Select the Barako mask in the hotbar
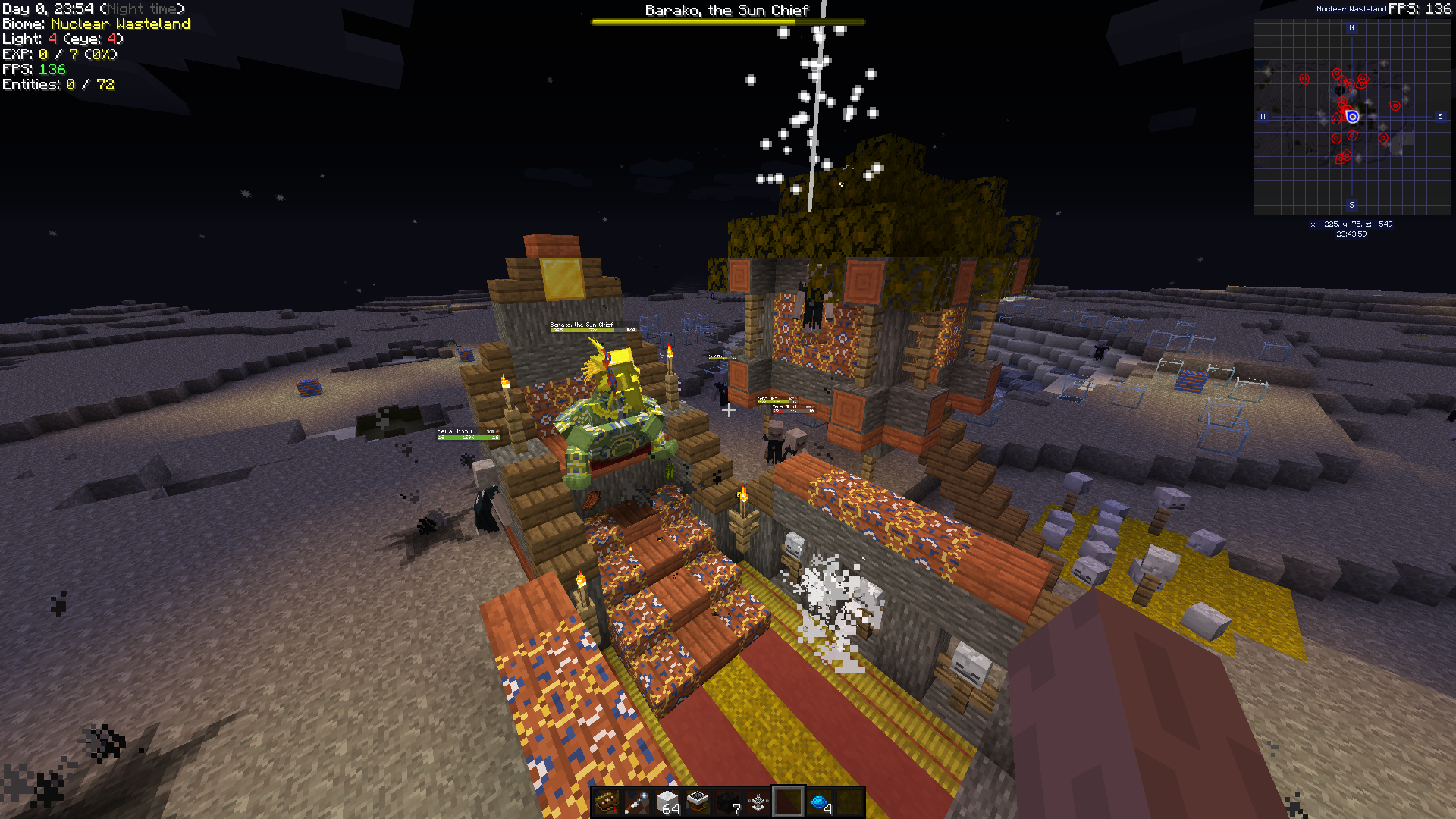This screenshot has height=819, width=1456. [607, 802]
